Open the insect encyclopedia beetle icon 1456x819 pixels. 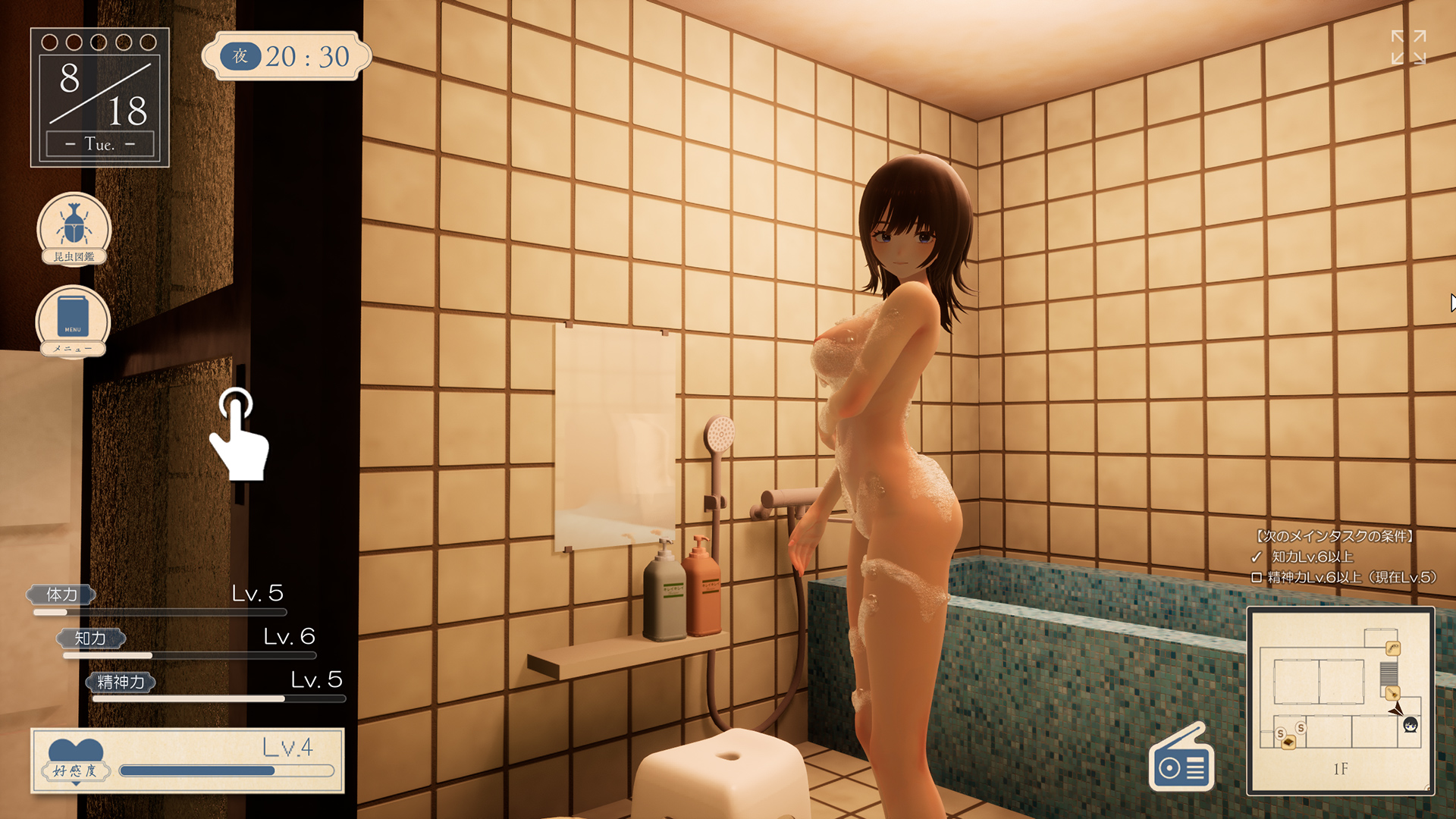coord(74,227)
